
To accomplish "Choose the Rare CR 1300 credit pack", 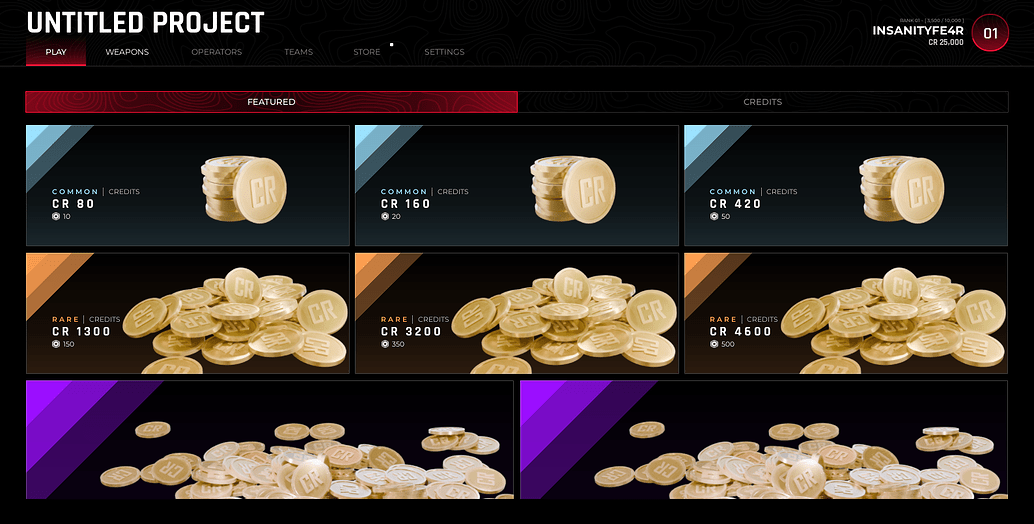I will click(x=188, y=313).
